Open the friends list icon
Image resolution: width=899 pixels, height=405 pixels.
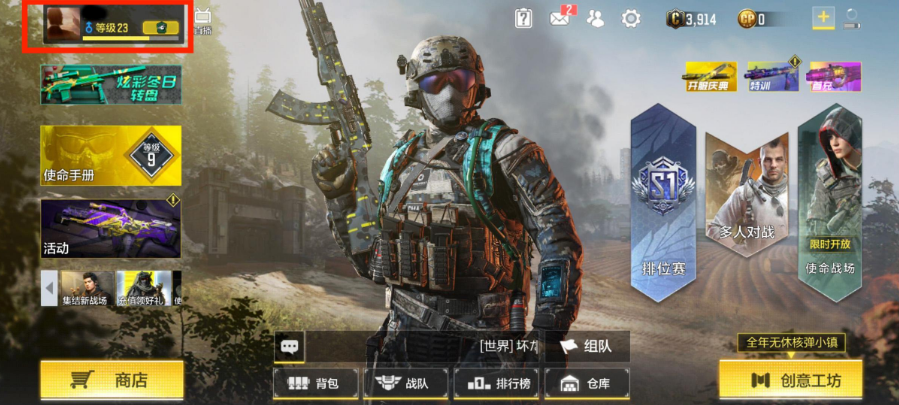(595, 18)
